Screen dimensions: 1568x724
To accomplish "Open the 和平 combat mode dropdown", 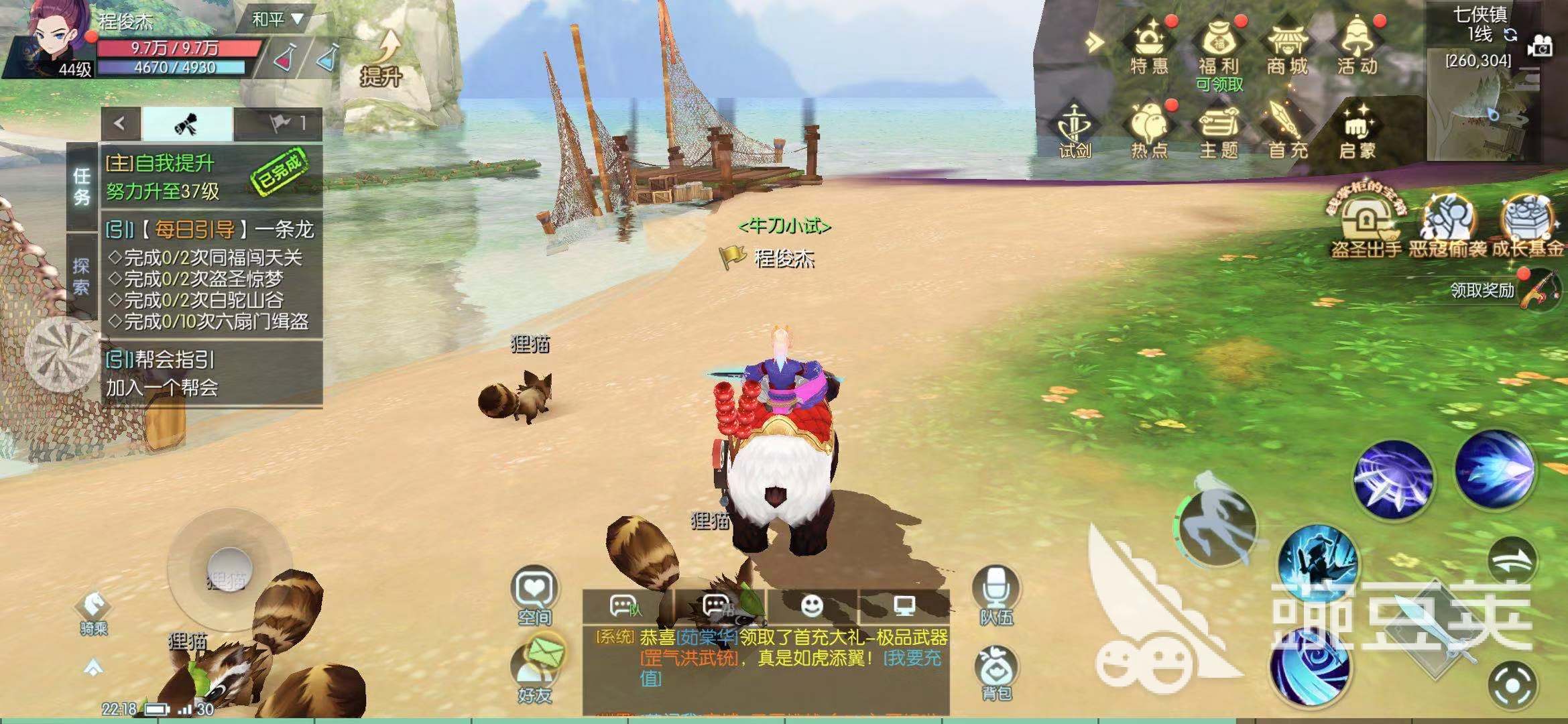I will pos(277,20).
